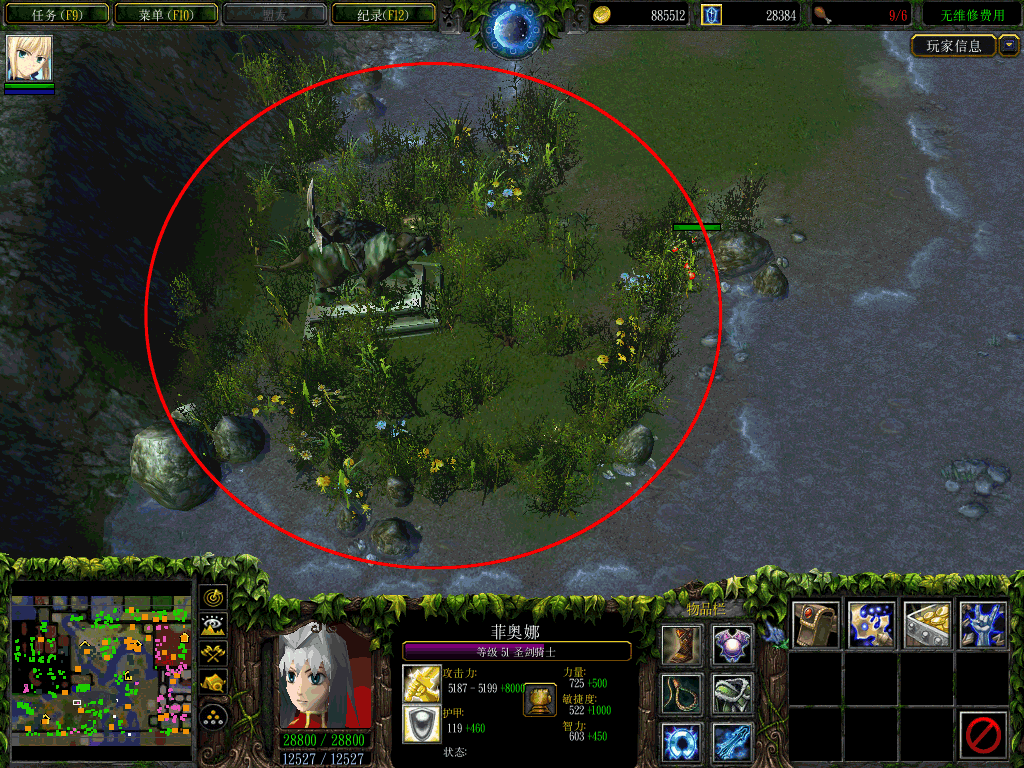Click the formation toggle dots button
This screenshot has height=768, width=1024.
(213, 716)
